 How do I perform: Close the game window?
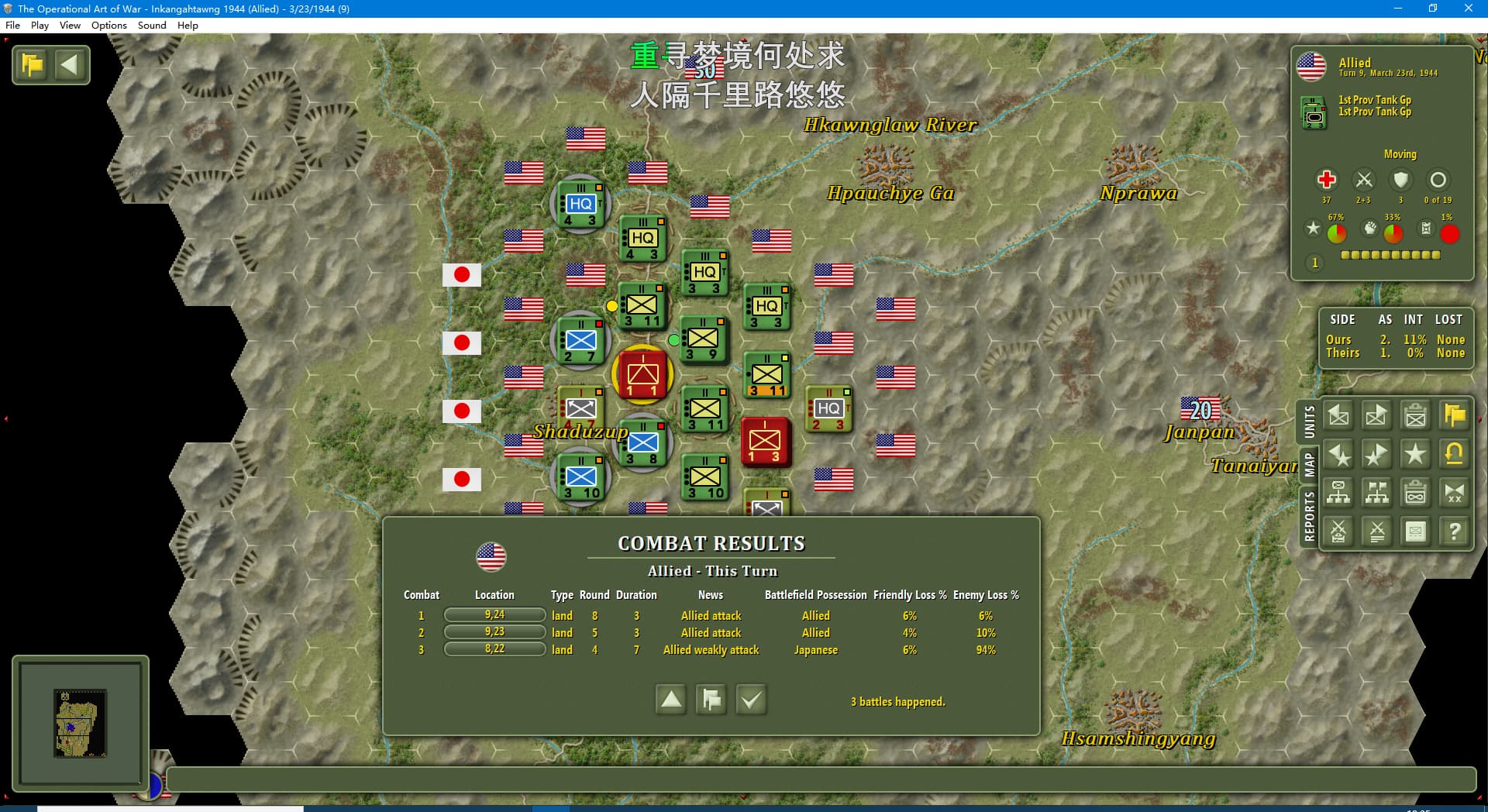coord(1468,9)
